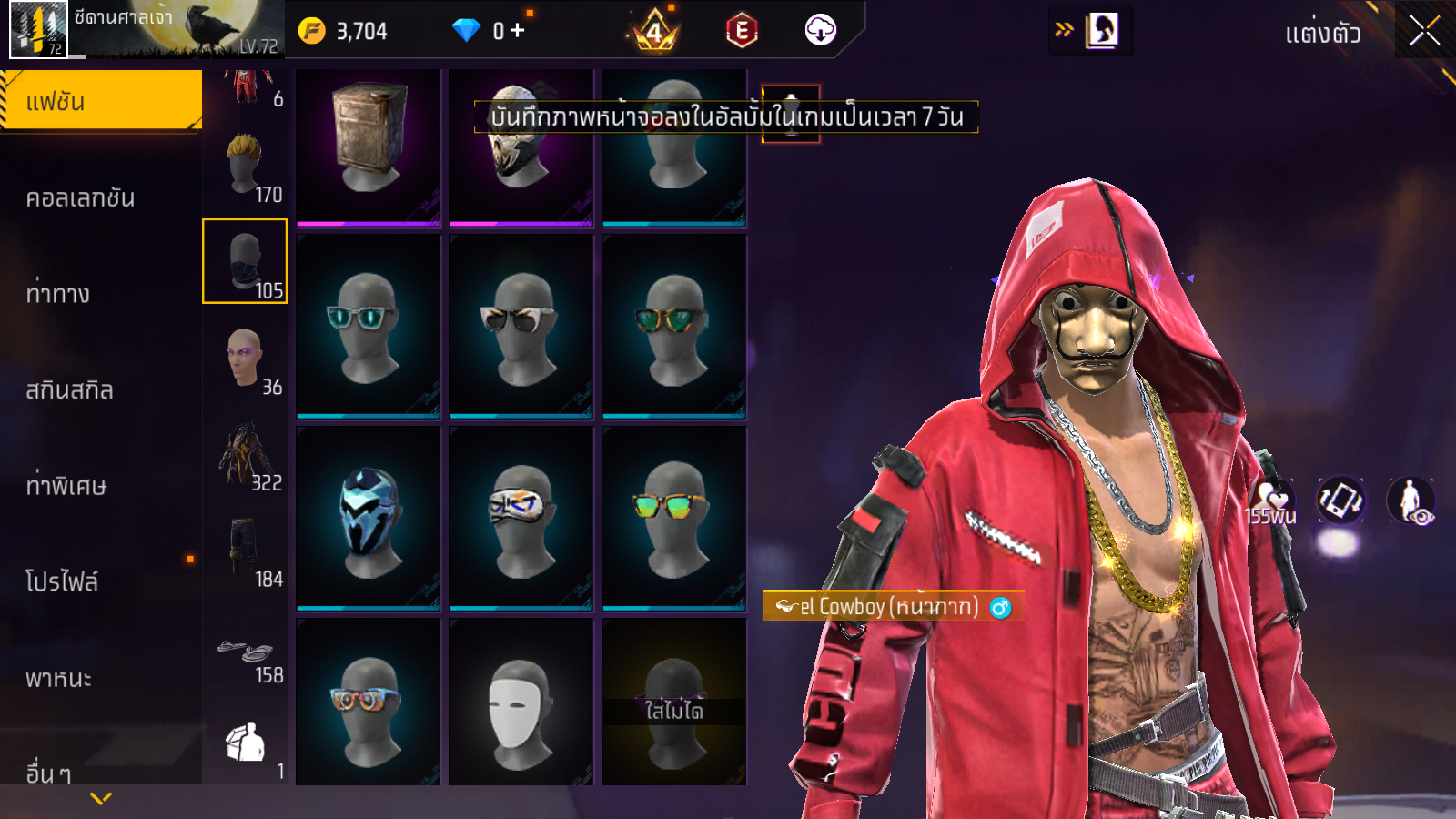Select the ท่าทาง emotes tab
The width and height of the screenshot is (1456, 819).
click(58, 294)
